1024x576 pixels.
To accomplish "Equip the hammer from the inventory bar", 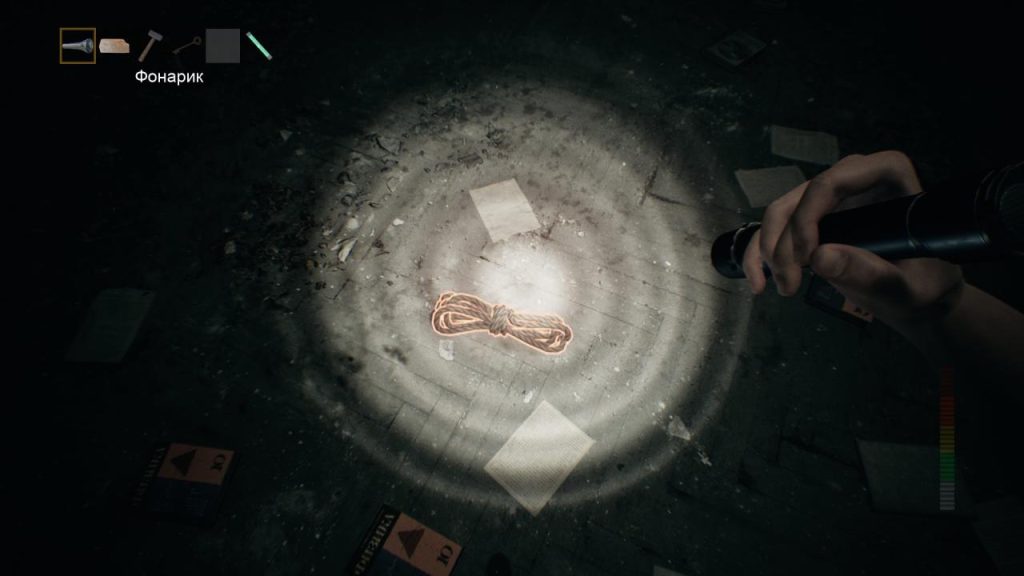I will tap(150, 46).
